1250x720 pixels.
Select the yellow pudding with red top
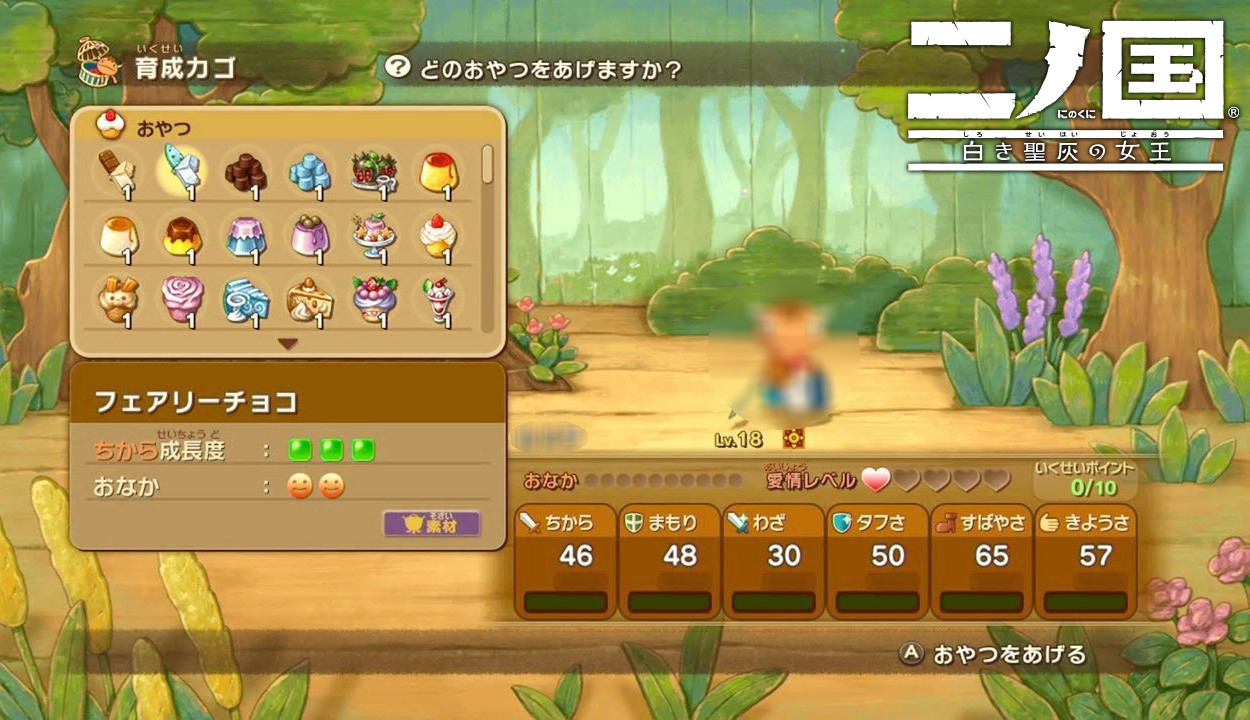click(438, 172)
